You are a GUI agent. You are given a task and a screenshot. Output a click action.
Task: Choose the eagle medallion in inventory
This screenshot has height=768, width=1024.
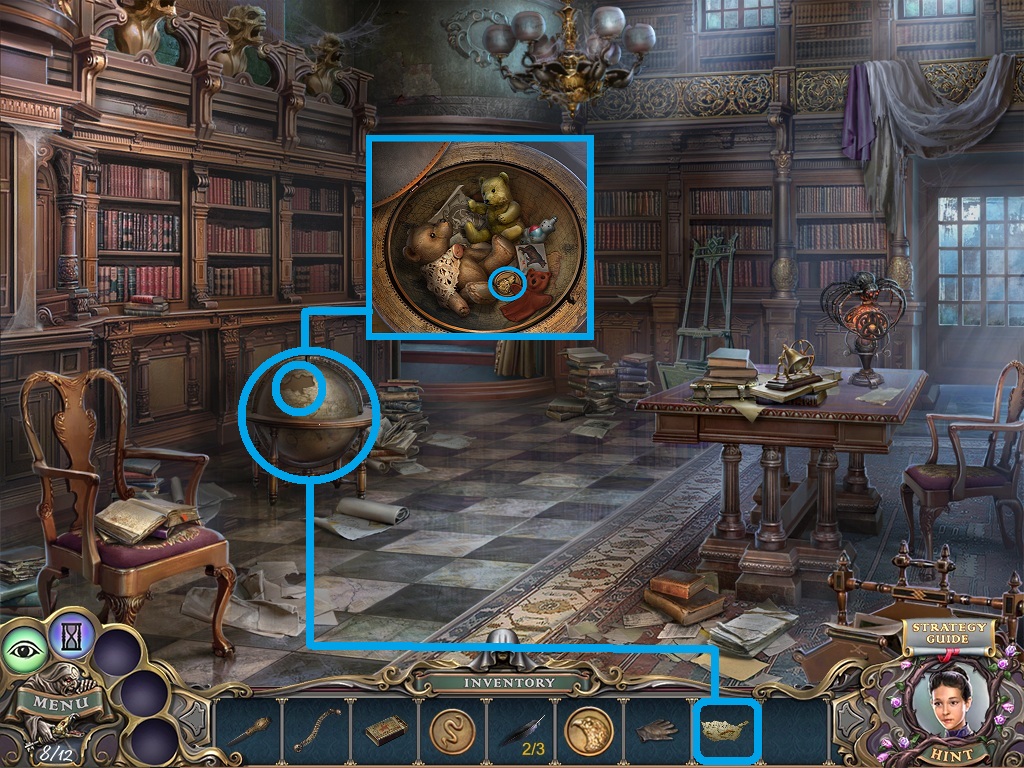tap(589, 731)
